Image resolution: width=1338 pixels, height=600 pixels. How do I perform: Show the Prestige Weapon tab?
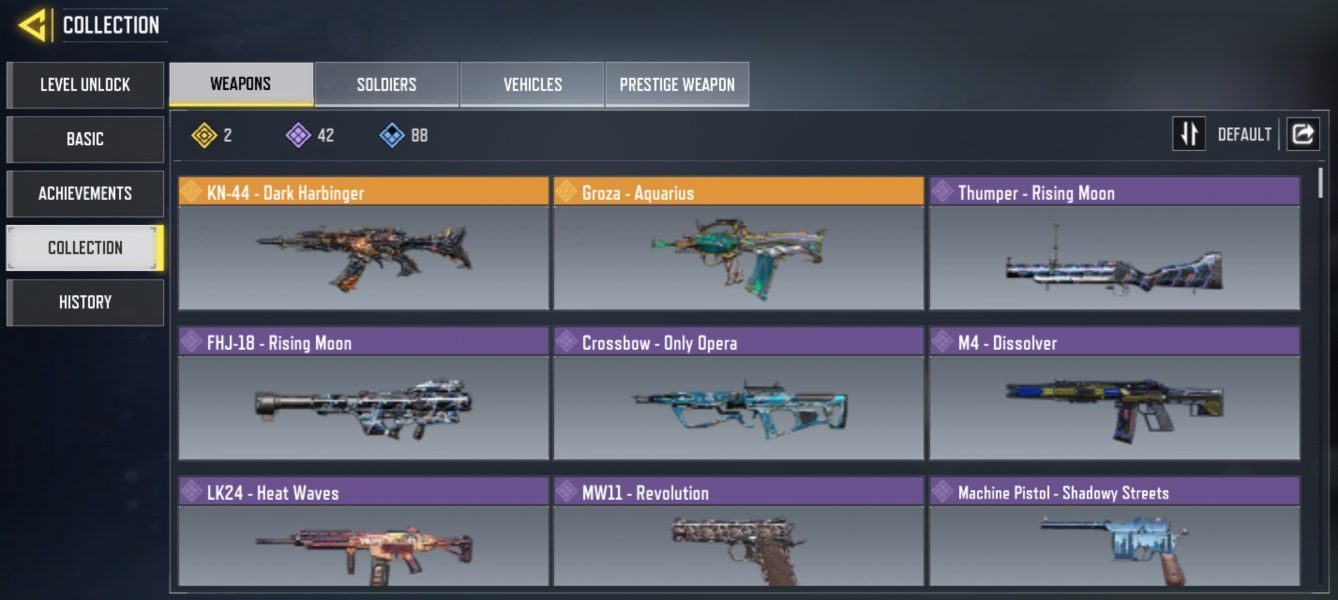click(677, 85)
